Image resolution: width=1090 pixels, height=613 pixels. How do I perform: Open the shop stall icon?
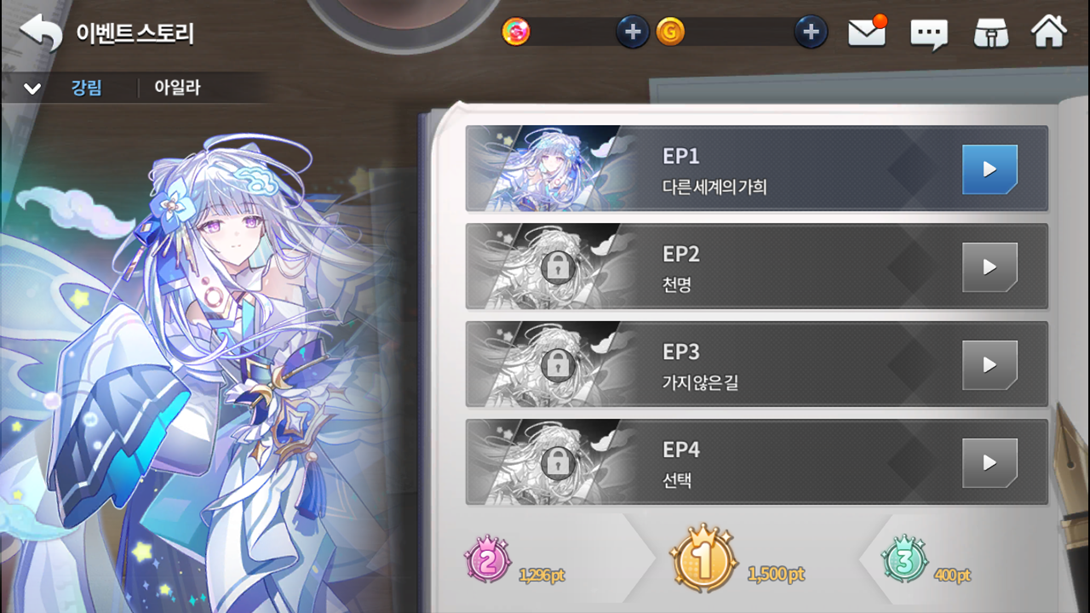point(990,33)
